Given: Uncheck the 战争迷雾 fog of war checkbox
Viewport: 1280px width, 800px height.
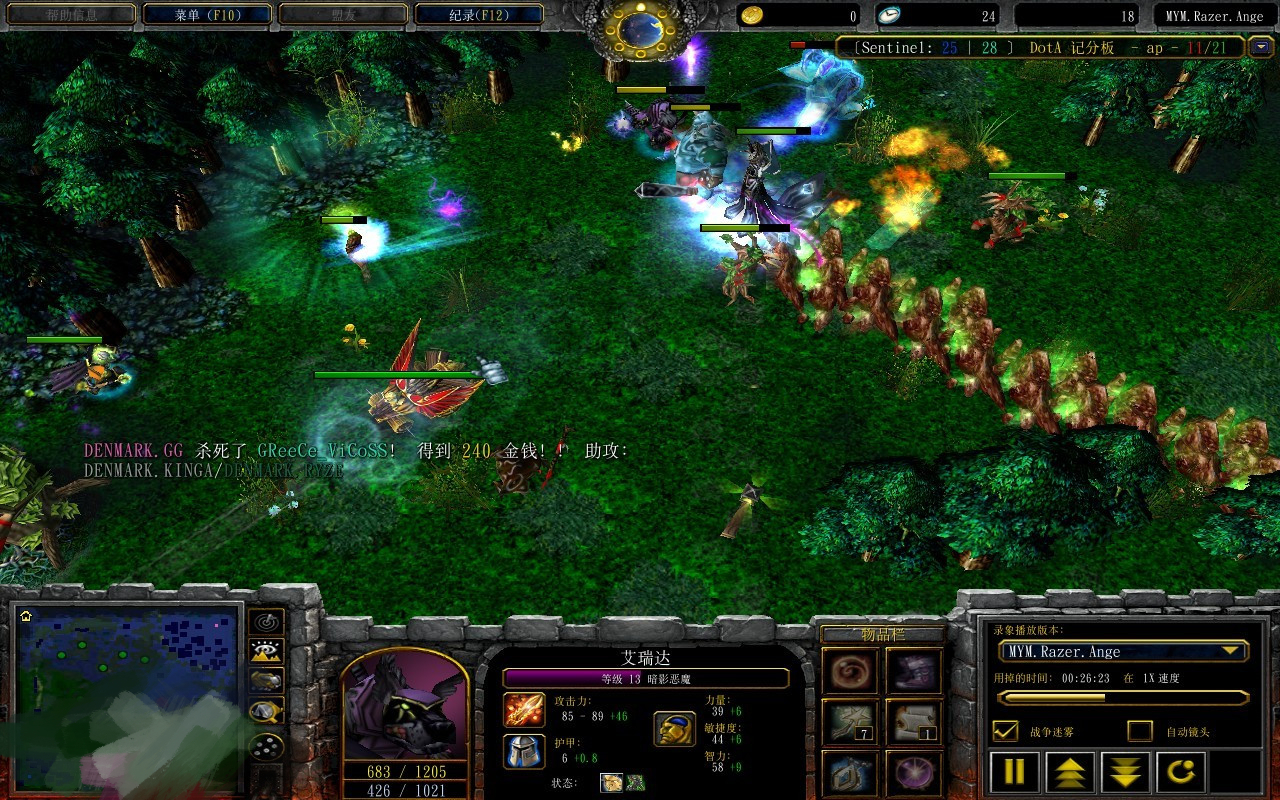Looking at the screenshot, I should [x=1005, y=731].
